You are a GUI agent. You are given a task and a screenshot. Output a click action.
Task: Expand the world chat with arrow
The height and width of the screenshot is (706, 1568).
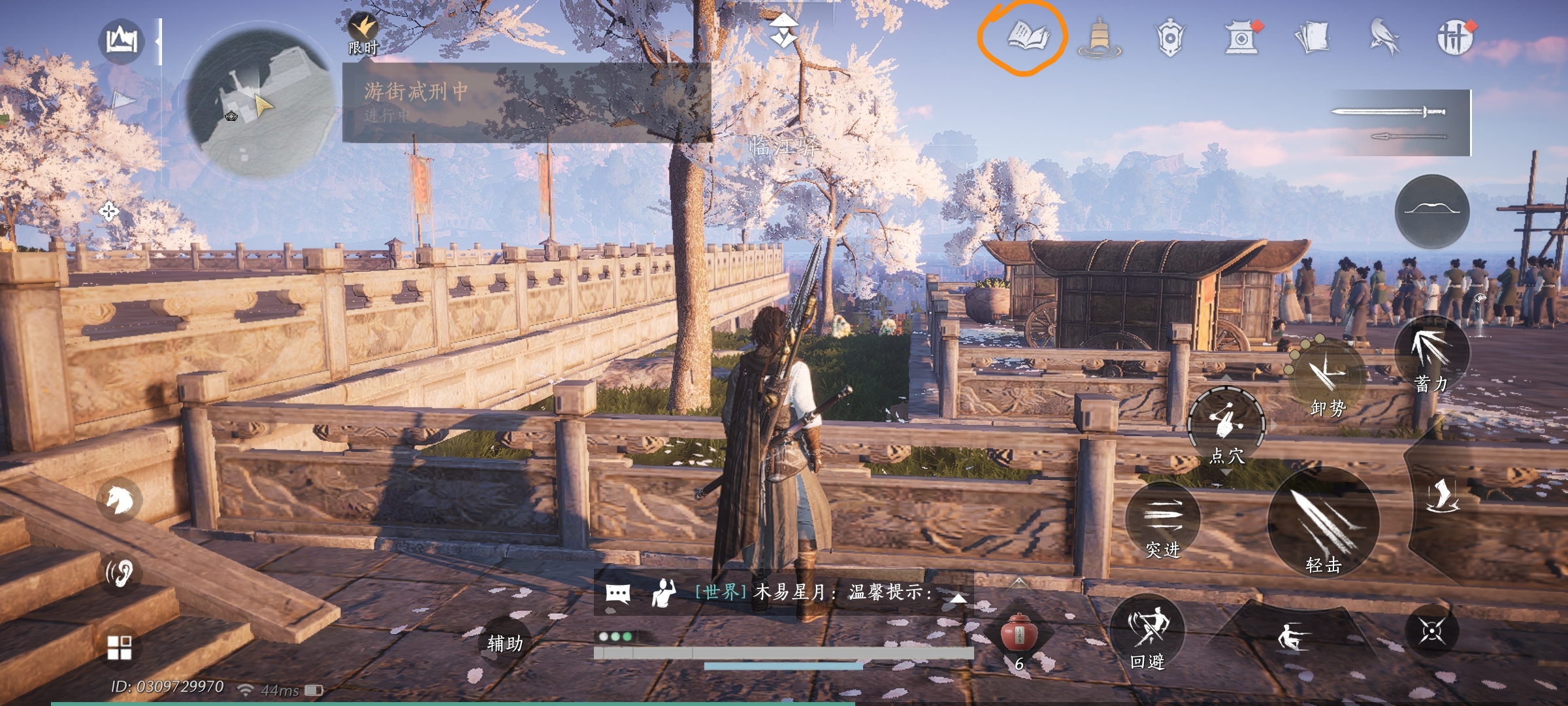pyautogui.click(x=958, y=597)
